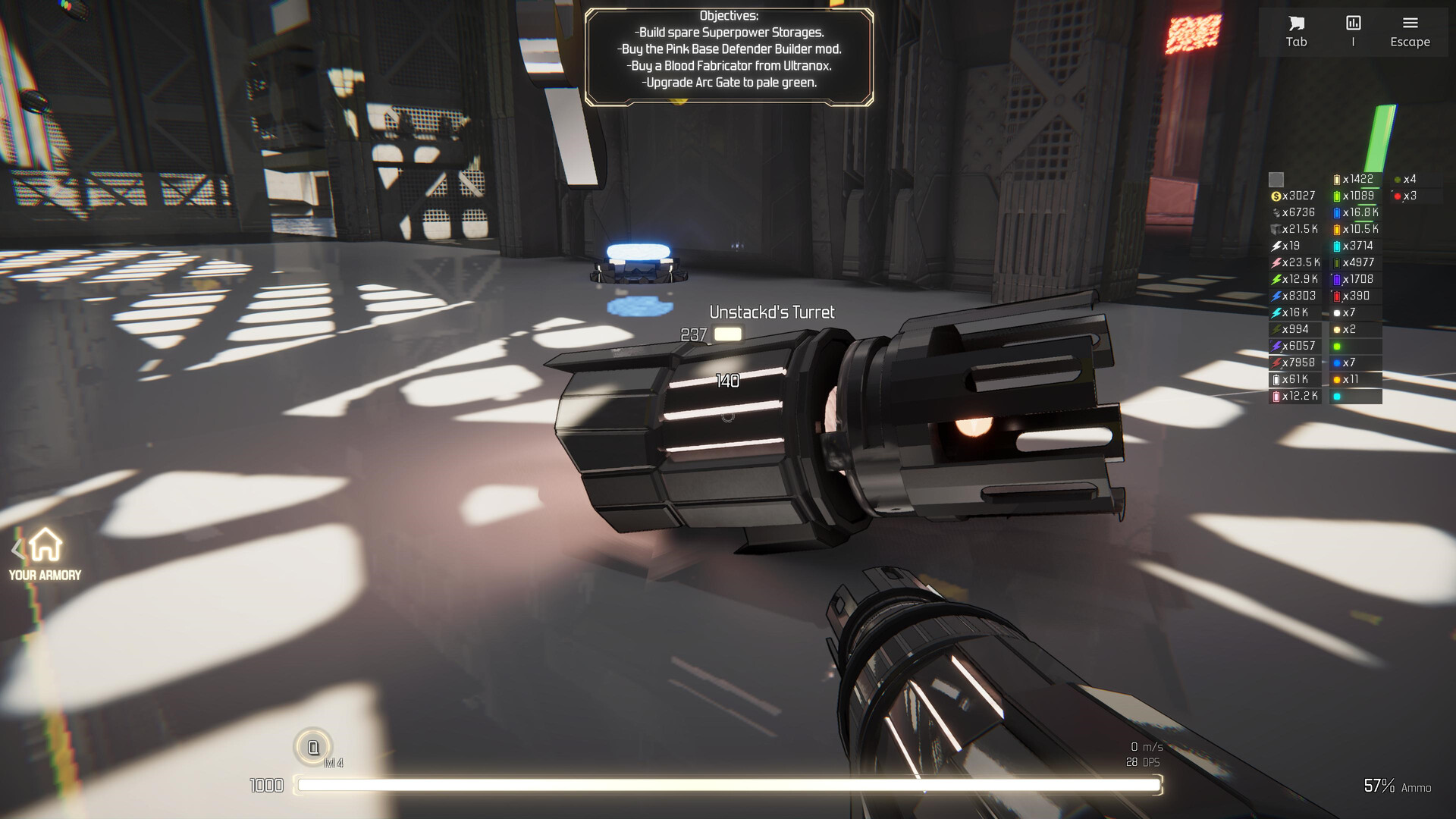The image size is (1456, 819).
Task: Click the cyan battery resource showing x3714
Action: click(x=1337, y=245)
